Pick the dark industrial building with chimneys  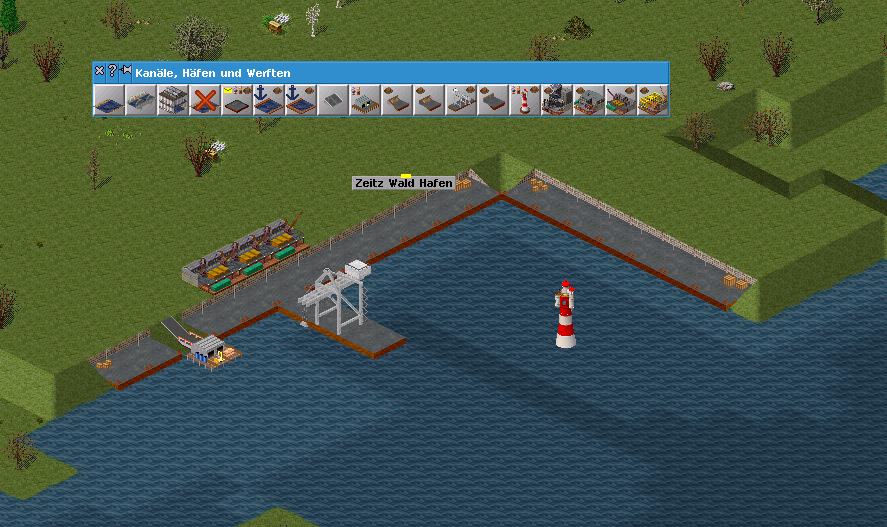(x=557, y=100)
